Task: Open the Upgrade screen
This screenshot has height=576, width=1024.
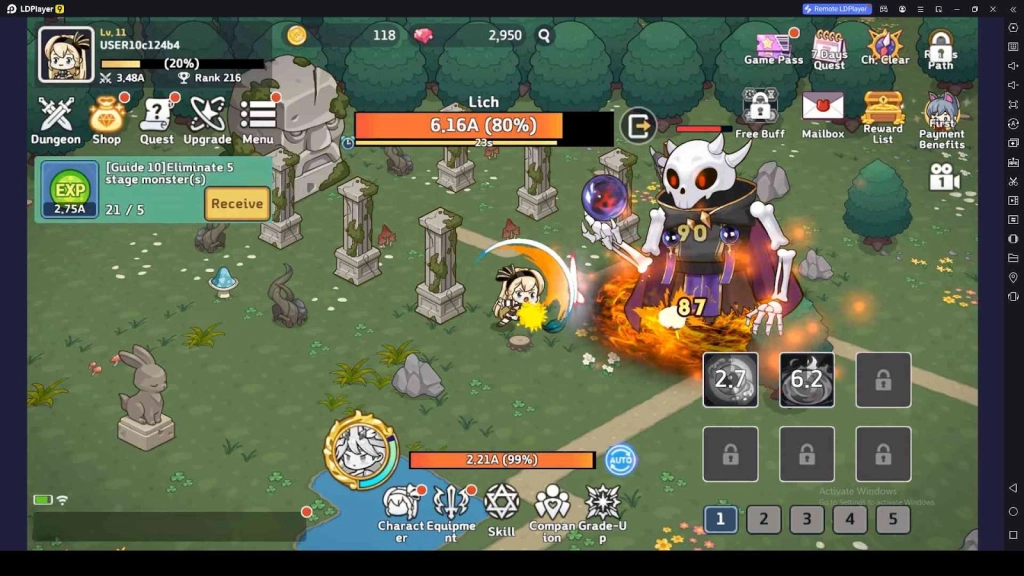Action: [x=207, y=120]
